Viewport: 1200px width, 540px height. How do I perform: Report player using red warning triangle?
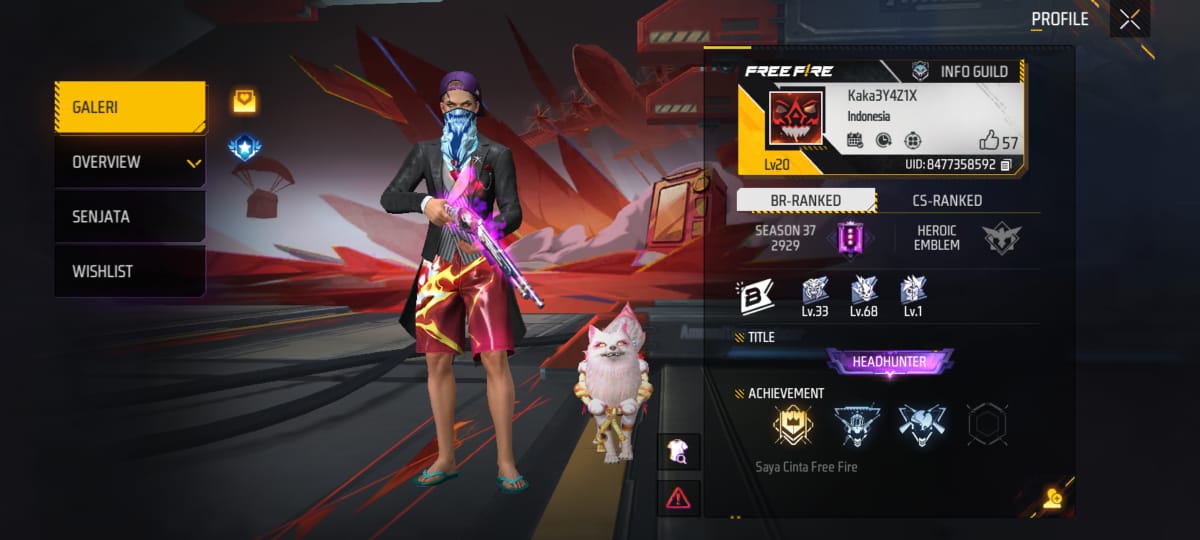tap(678, 496)
